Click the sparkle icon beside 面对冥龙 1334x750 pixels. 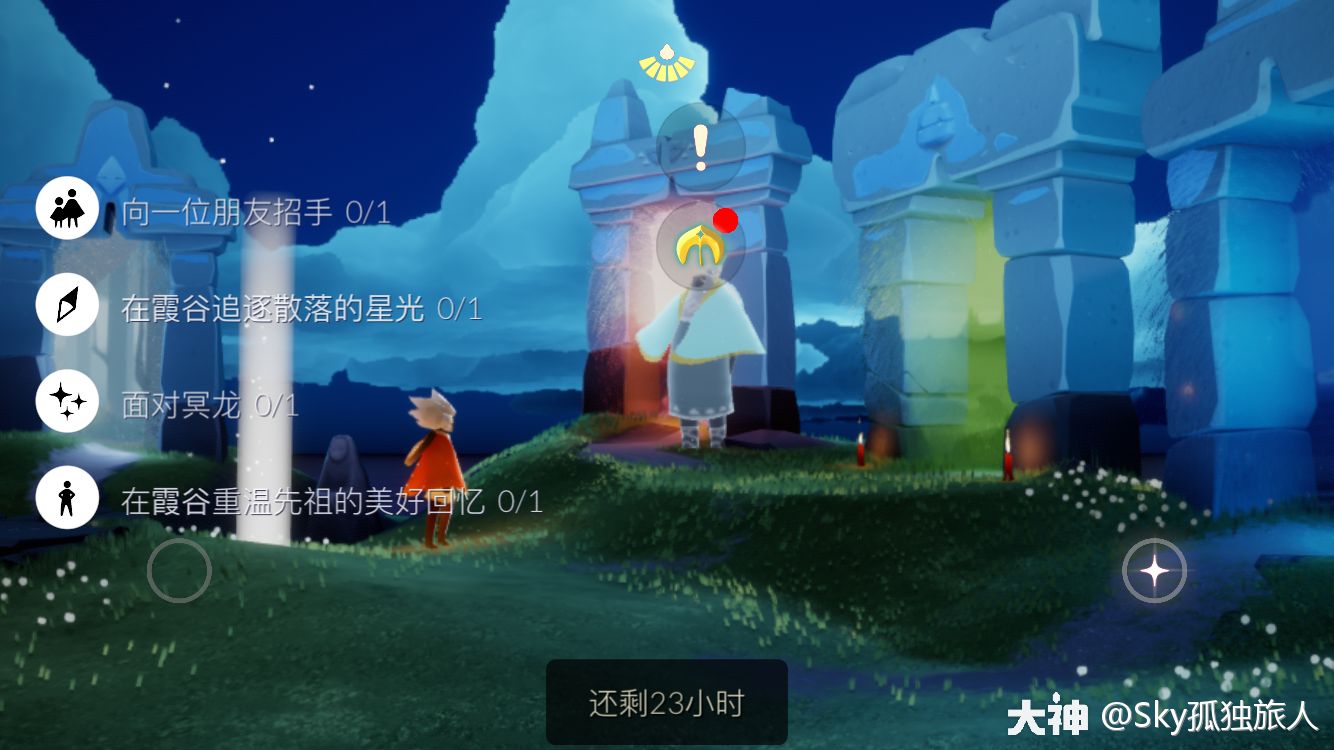[x=67, y=401]
